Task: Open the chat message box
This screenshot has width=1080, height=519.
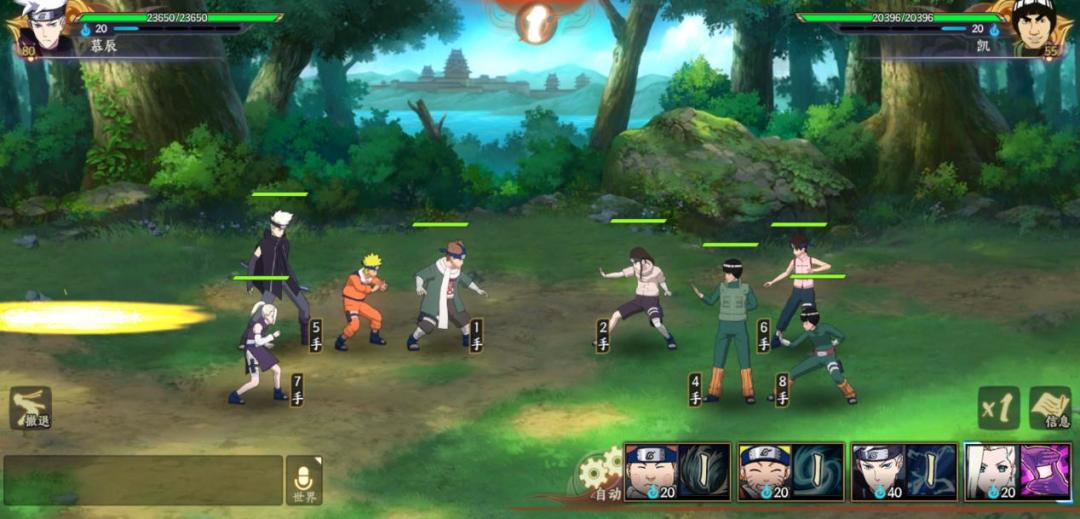Action: coord(143,480)
